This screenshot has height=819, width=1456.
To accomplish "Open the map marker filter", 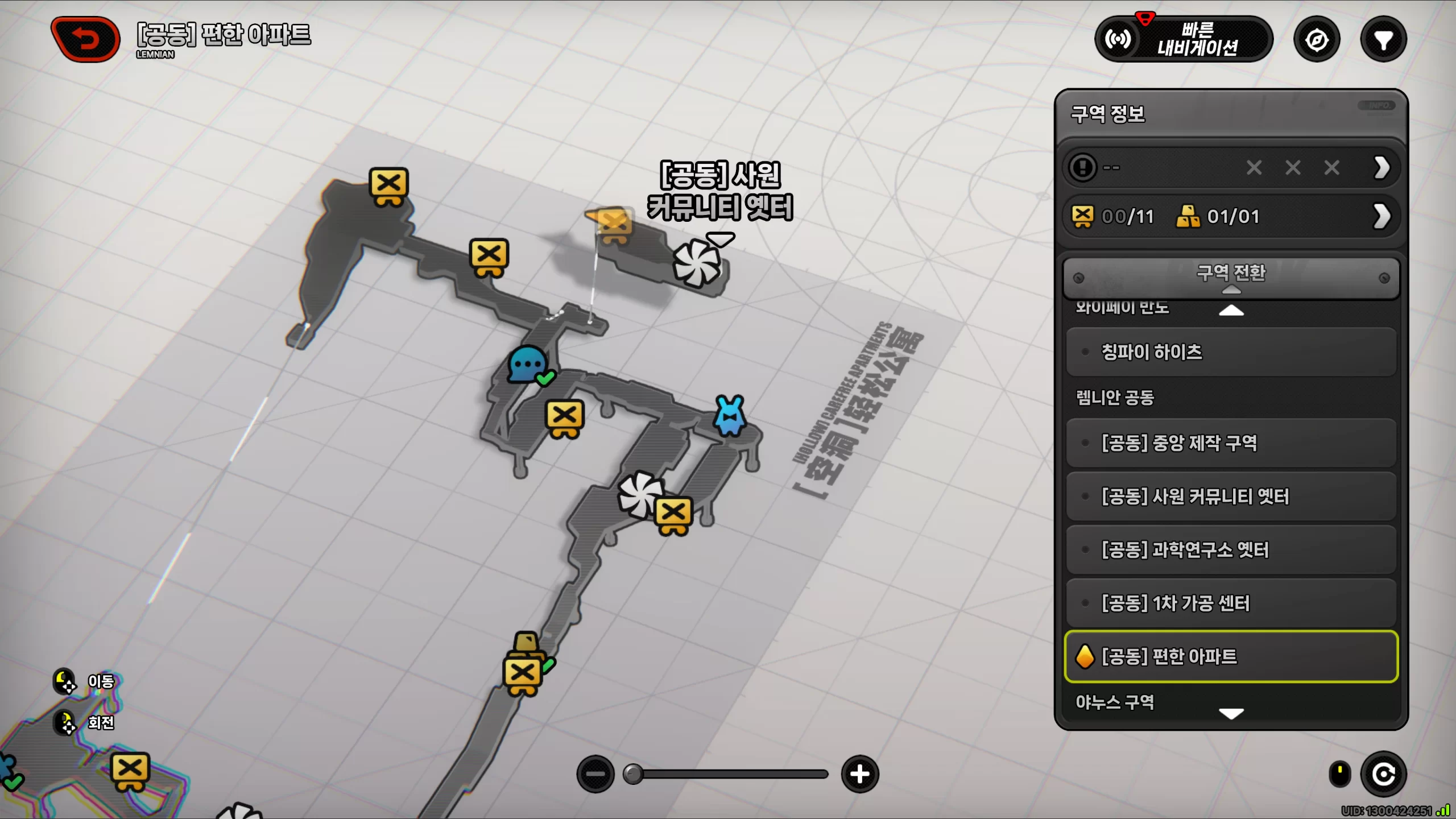I will point(1383,40).
